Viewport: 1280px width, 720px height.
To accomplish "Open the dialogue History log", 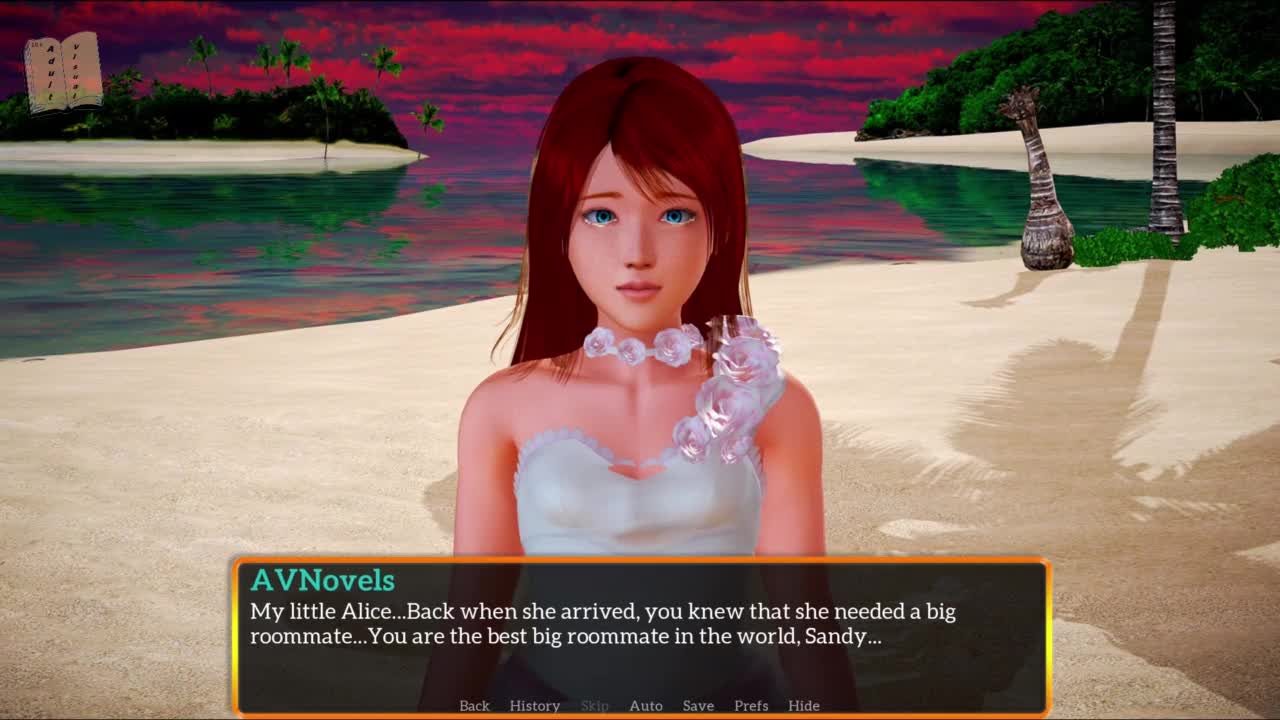I will point(534,706).
